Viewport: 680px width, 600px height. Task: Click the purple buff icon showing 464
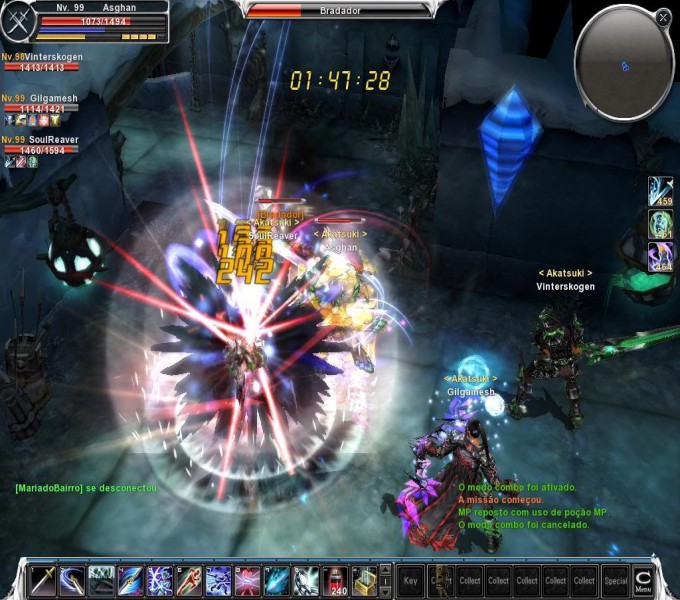point(660,255)
